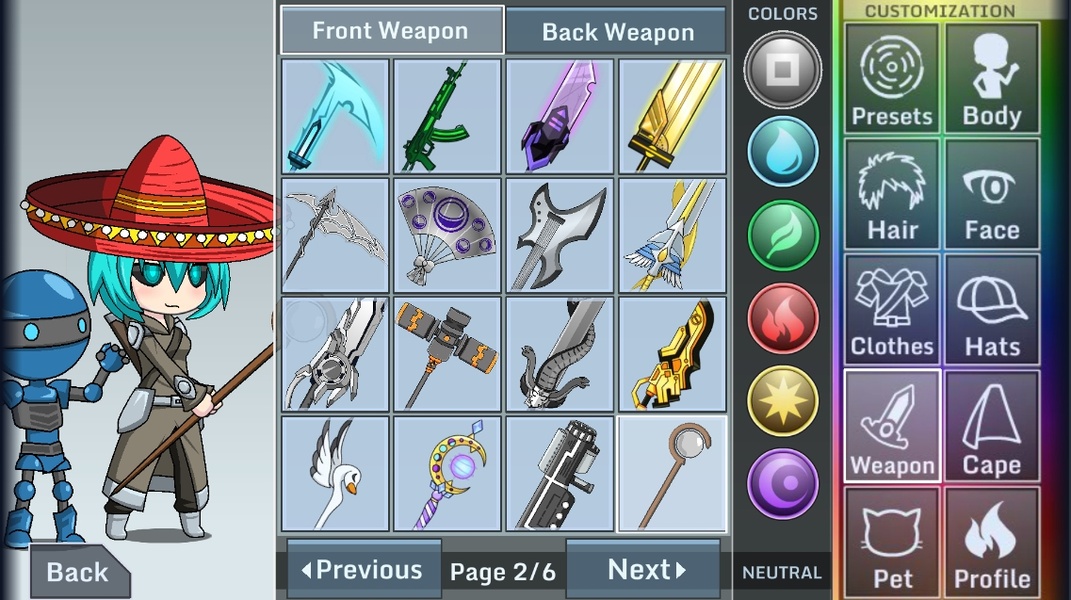Choose the Hair category
The image size is (1071, 600).
click(x=891, y=195)
